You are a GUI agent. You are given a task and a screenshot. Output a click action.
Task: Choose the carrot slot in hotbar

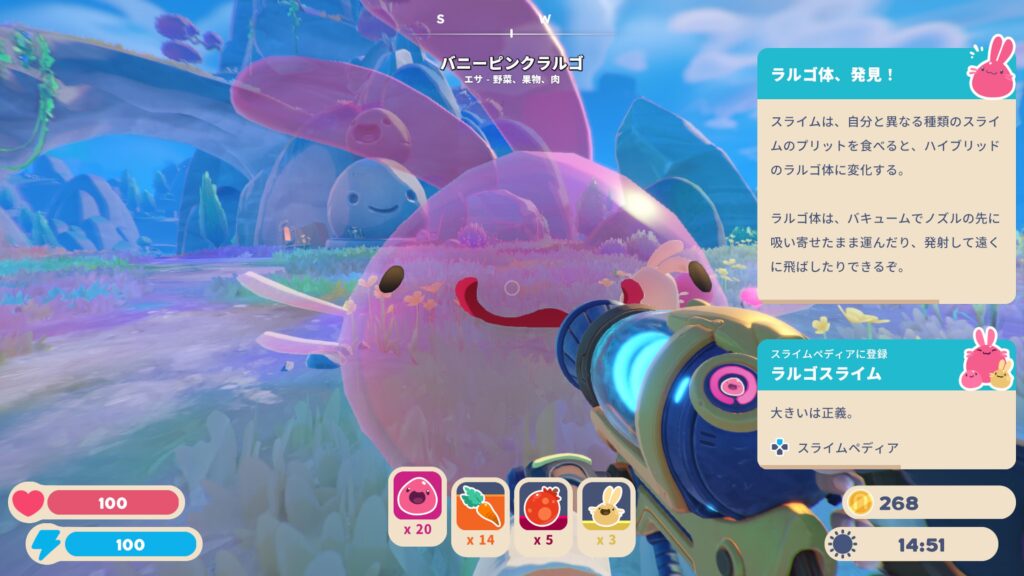pos(480,506)
